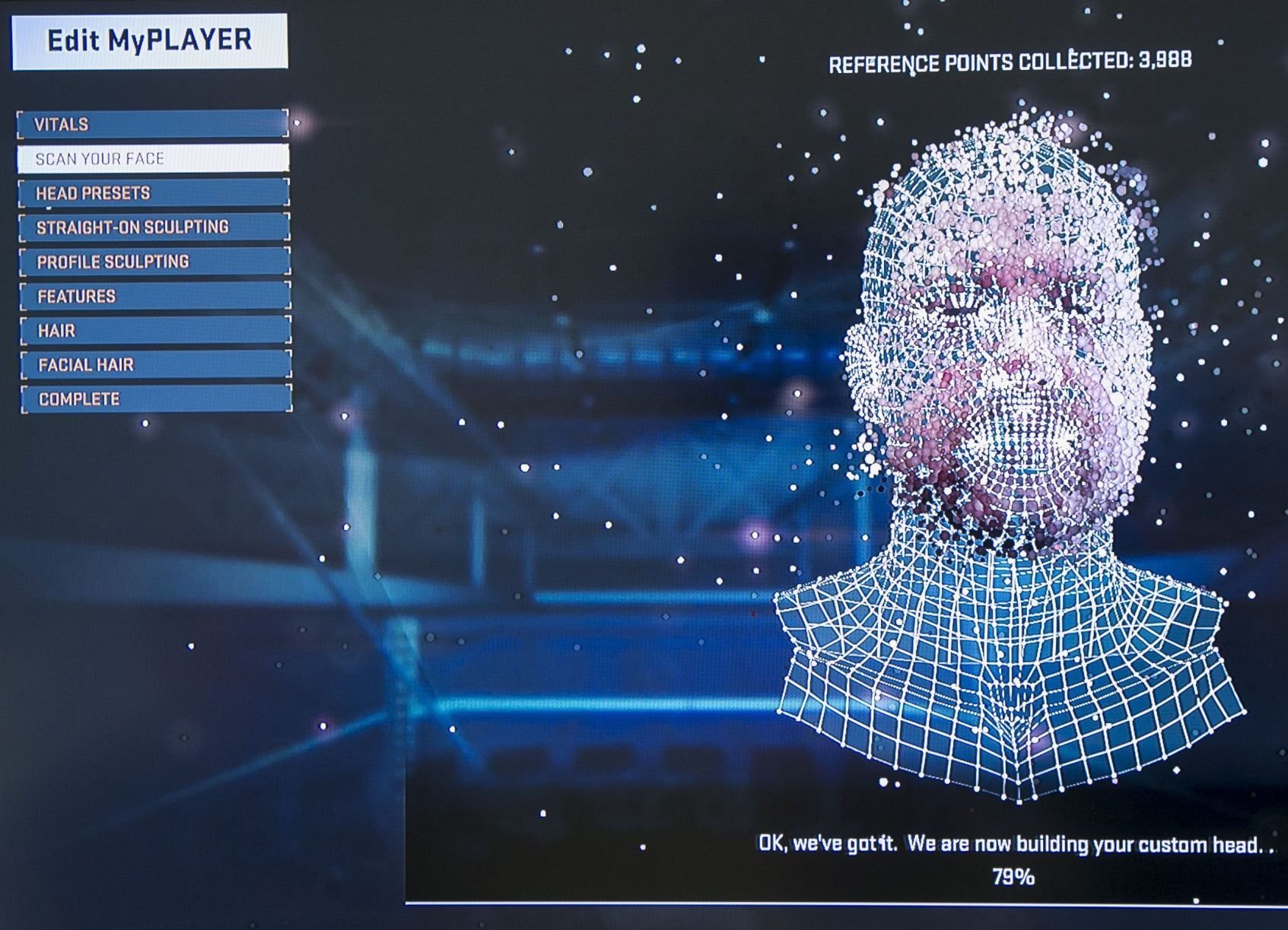Click the Vitals entry above Scan Your Face
The height and width of the screenshot is (930, 1288).
[152, 123]
